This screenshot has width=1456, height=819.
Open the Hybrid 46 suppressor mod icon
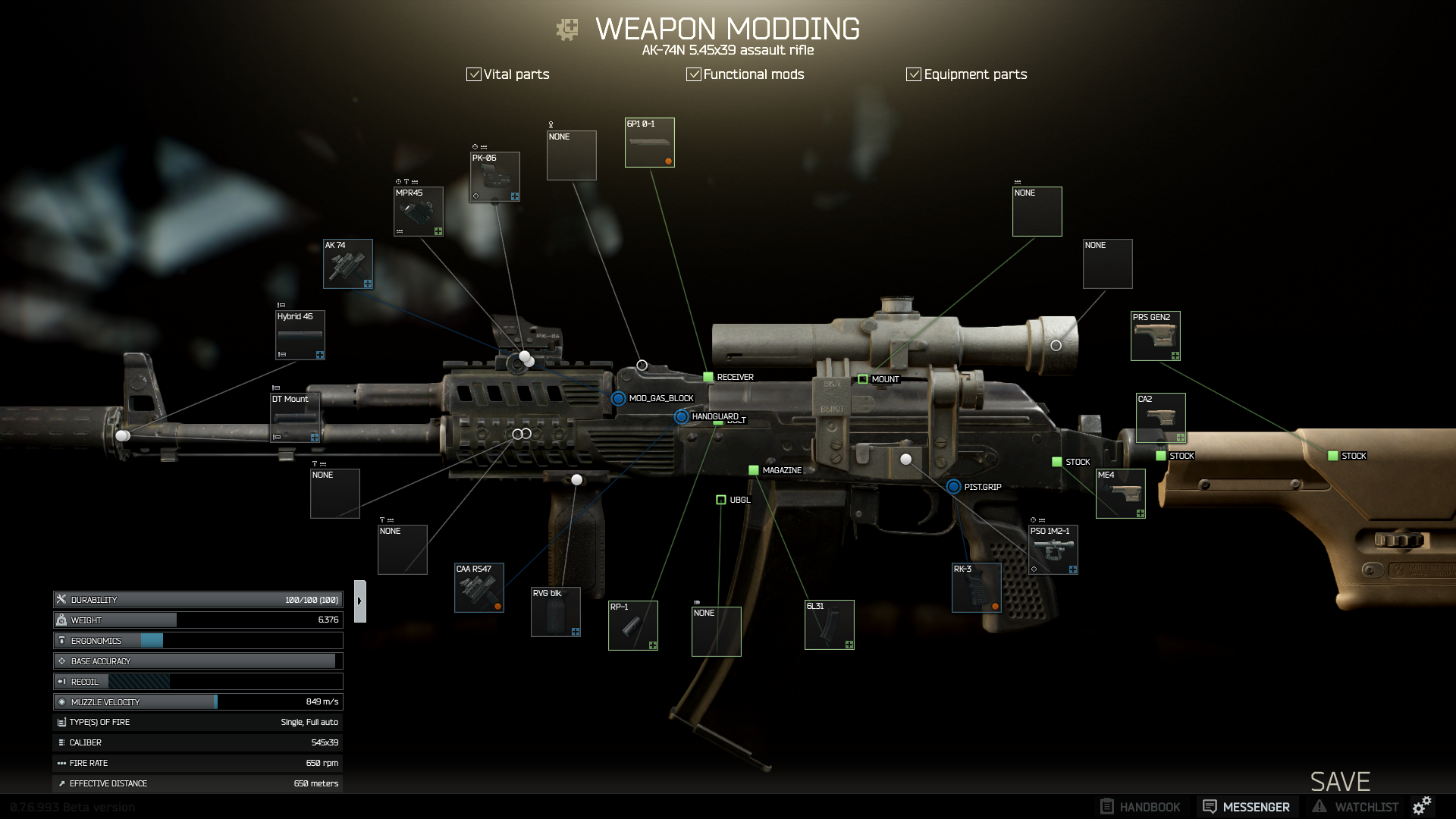pos(299,335)
